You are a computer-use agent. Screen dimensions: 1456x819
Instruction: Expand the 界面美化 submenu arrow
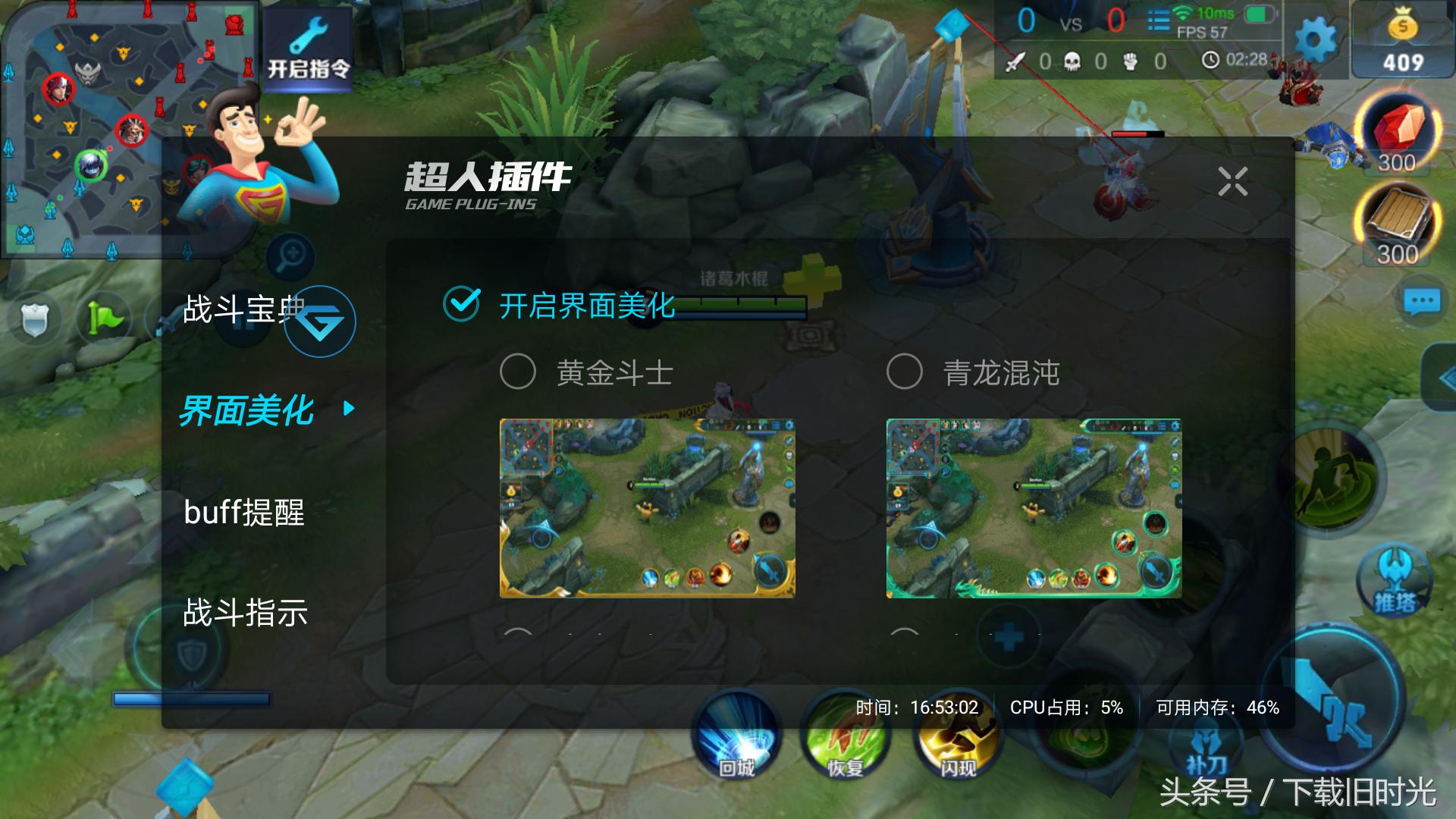(x=347, y=408)
